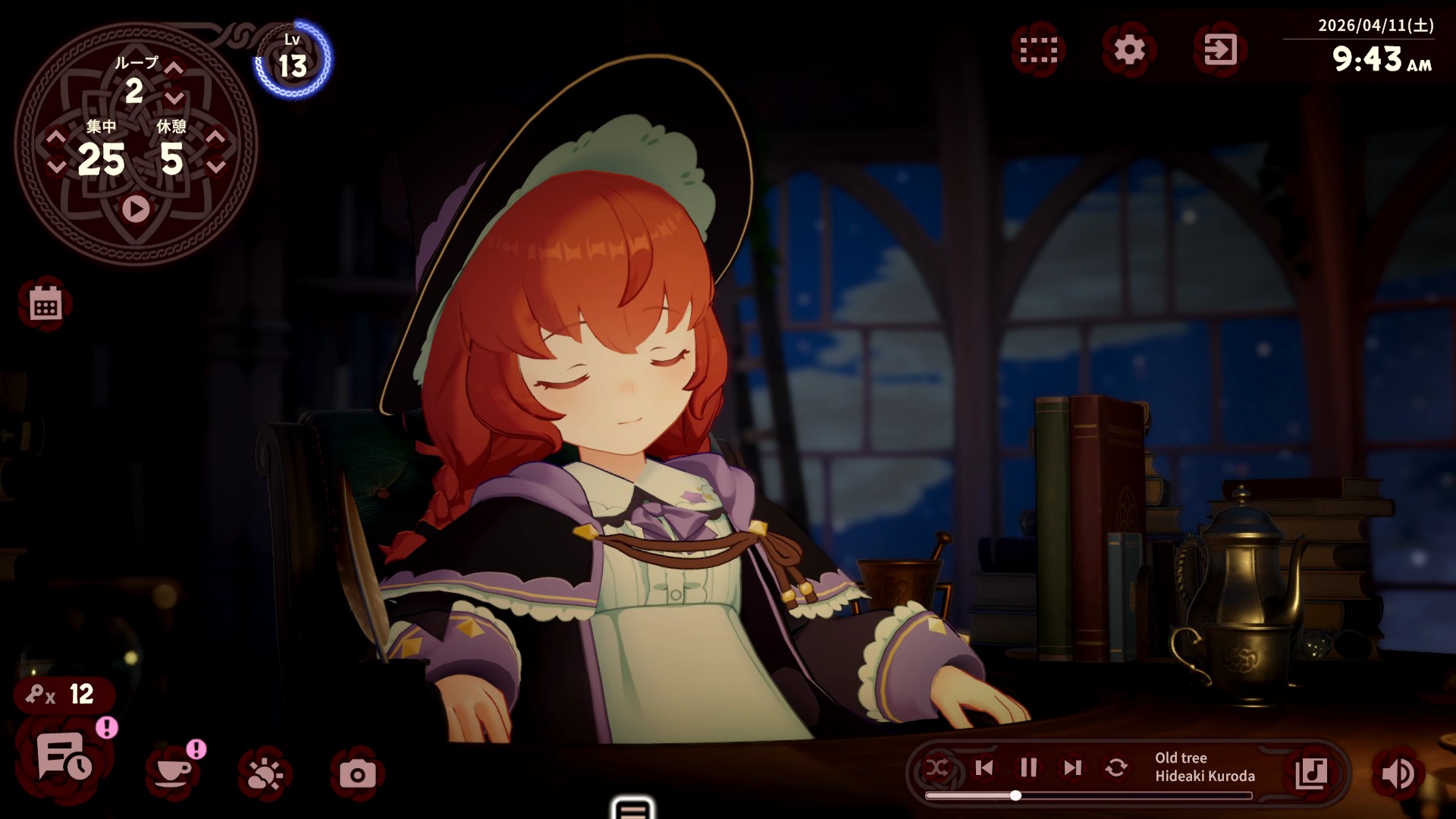Toggle repeat mode
The image size is (1456, 819).
pos(1116,768)
